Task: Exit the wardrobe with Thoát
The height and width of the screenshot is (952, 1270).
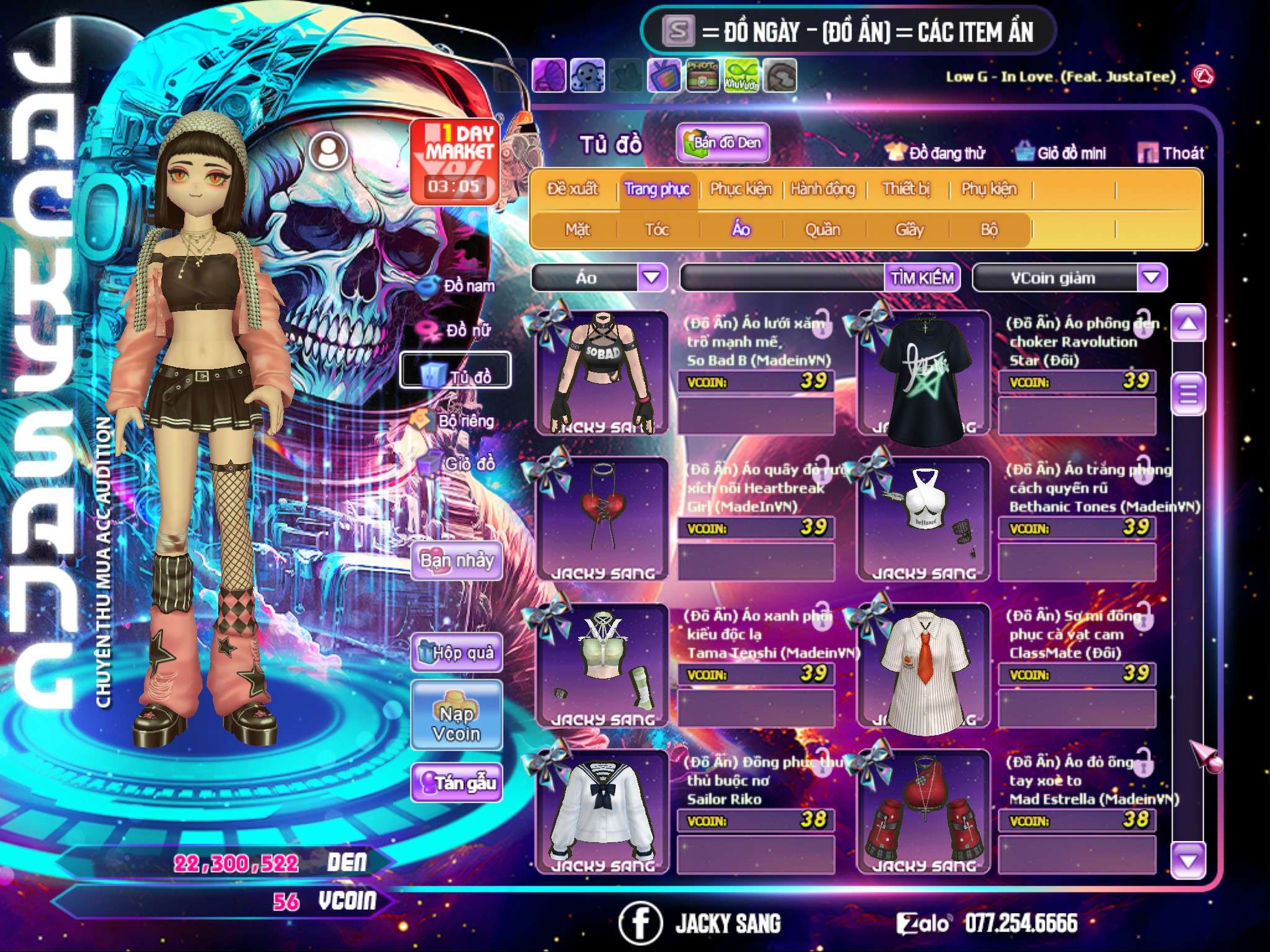Action: click(x=1172, y=153)
